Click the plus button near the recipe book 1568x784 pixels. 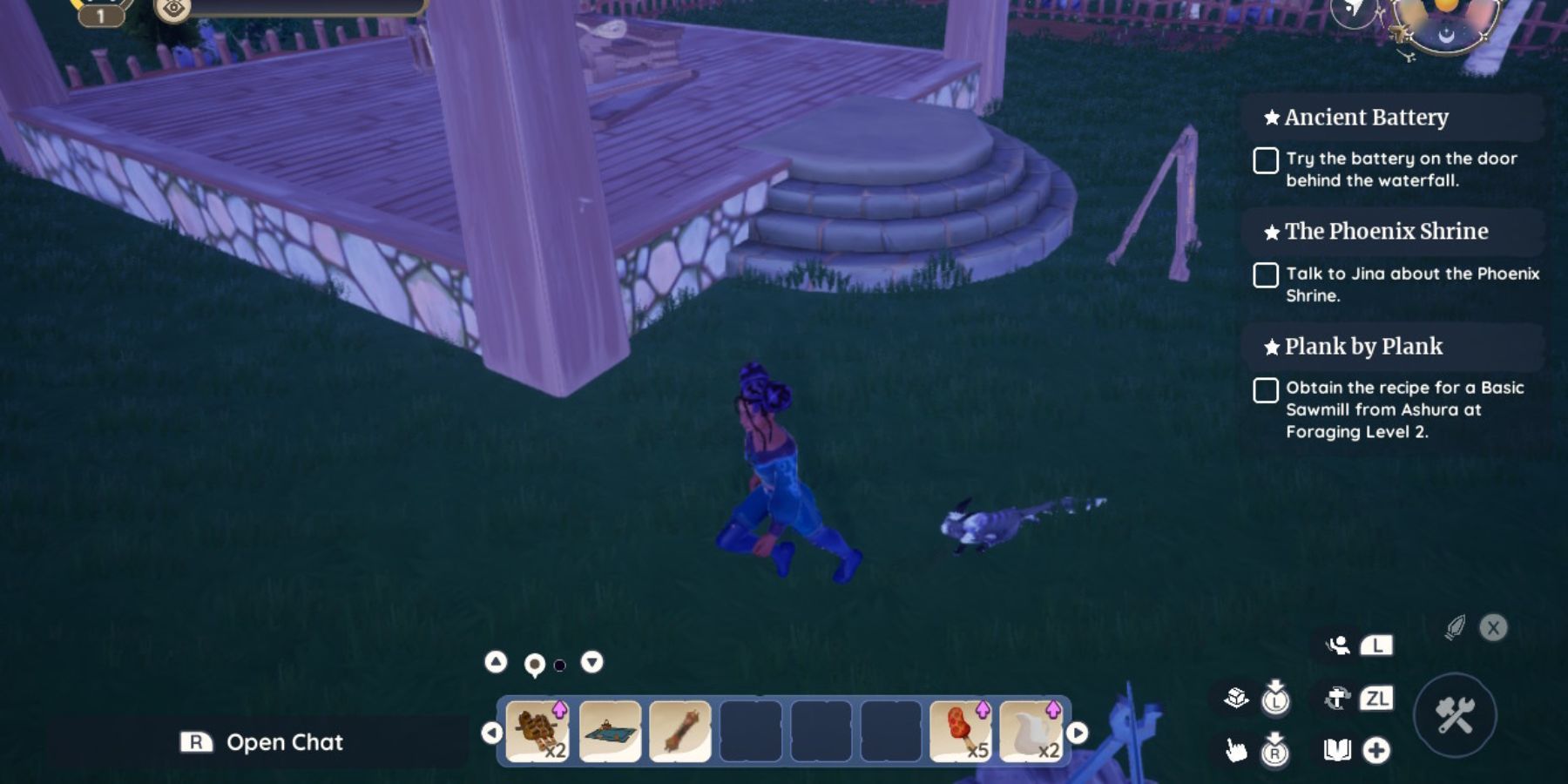point(1376,750)
